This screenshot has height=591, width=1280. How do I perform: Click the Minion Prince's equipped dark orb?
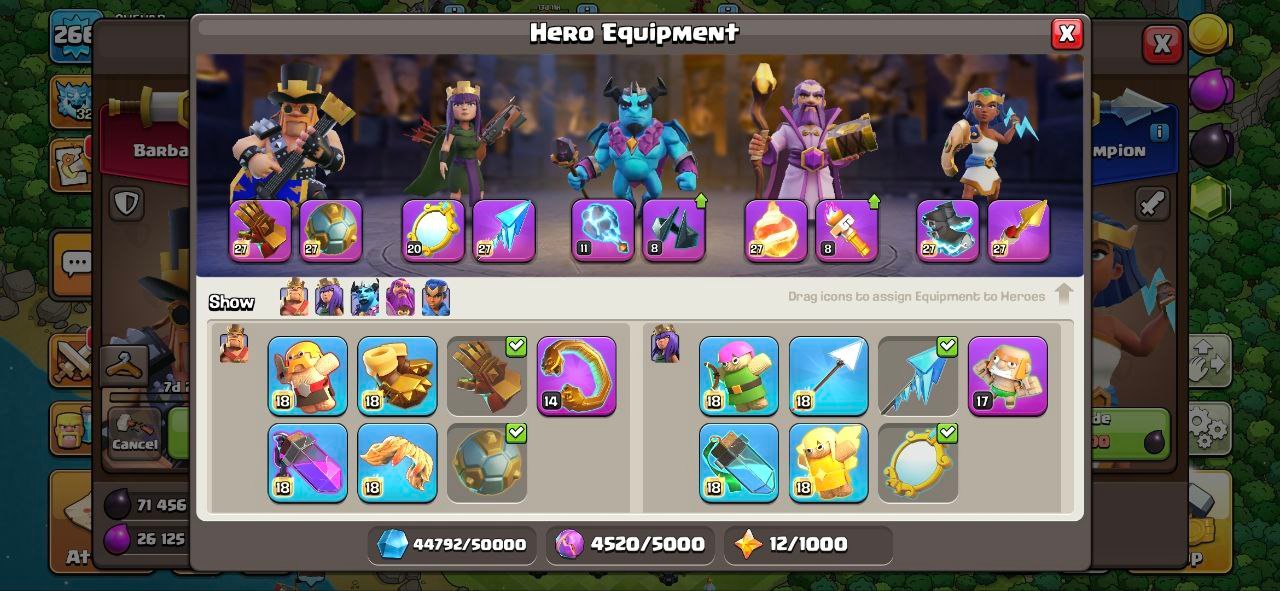[602, 230]
